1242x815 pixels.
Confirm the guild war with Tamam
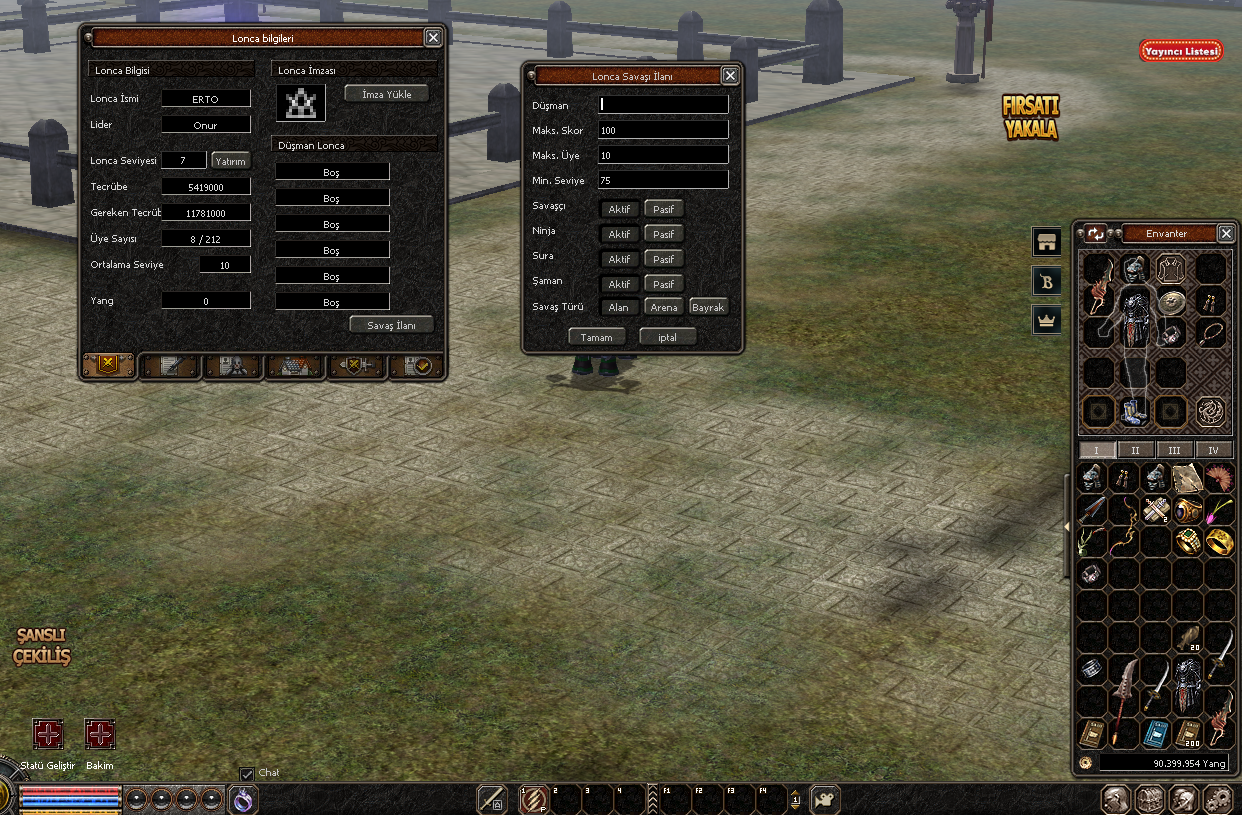pos(597,337)
